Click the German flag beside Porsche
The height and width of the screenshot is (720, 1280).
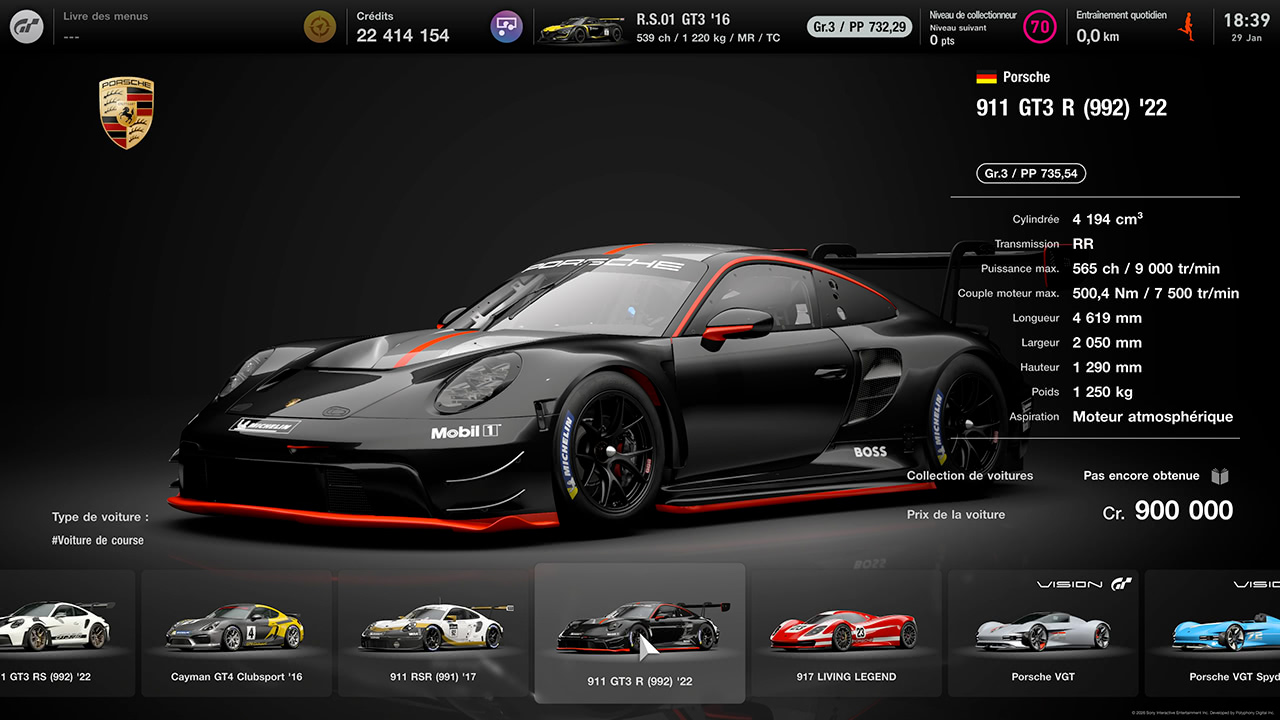click(987, 76)
